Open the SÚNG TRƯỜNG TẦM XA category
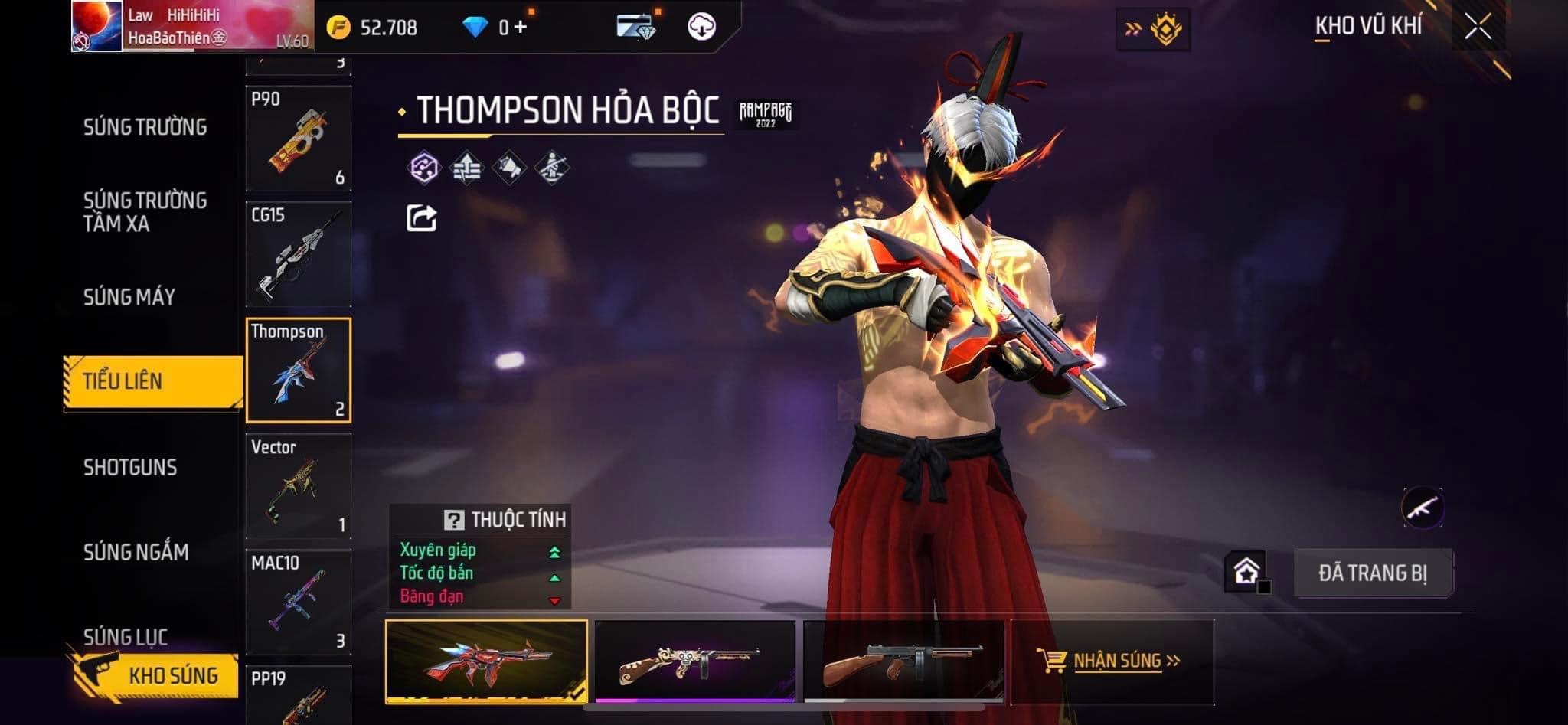Image resolution: width=1568 pixels, height=725 pixels. 145,212
